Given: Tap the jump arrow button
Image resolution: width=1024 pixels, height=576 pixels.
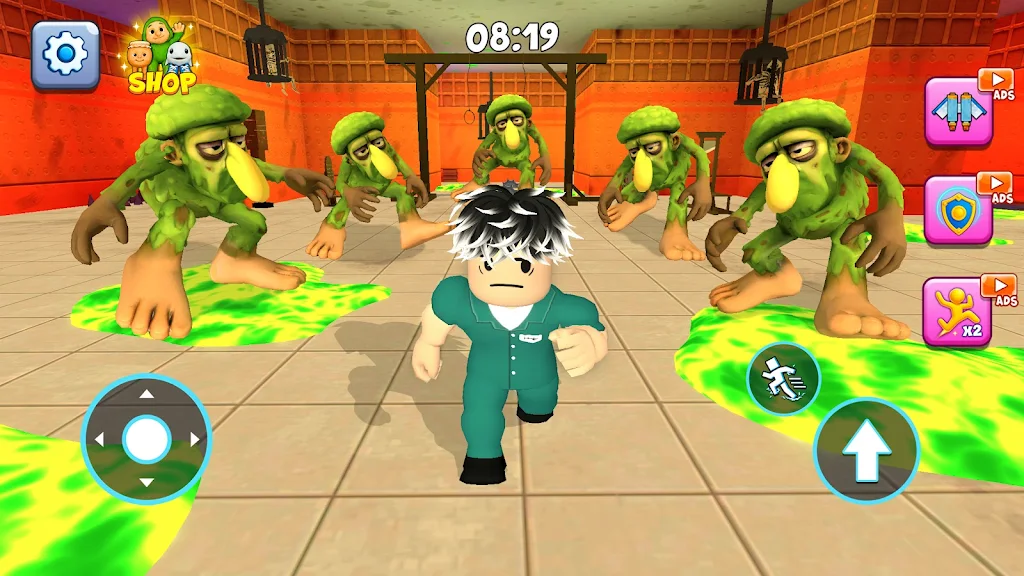Looking at the screenshot, I should (x=866, y=450).
